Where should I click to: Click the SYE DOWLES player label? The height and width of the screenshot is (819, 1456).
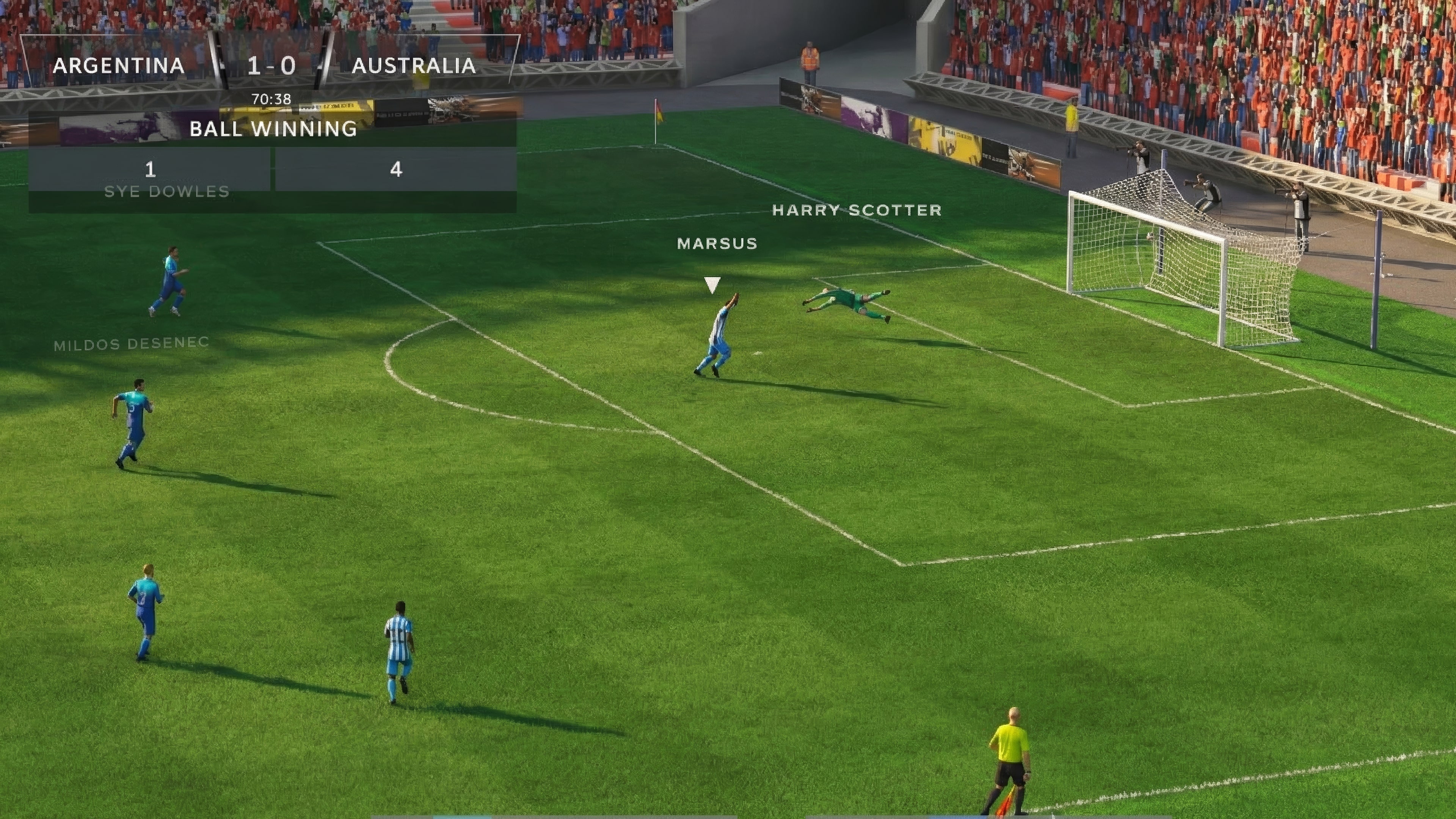[167, 191]
